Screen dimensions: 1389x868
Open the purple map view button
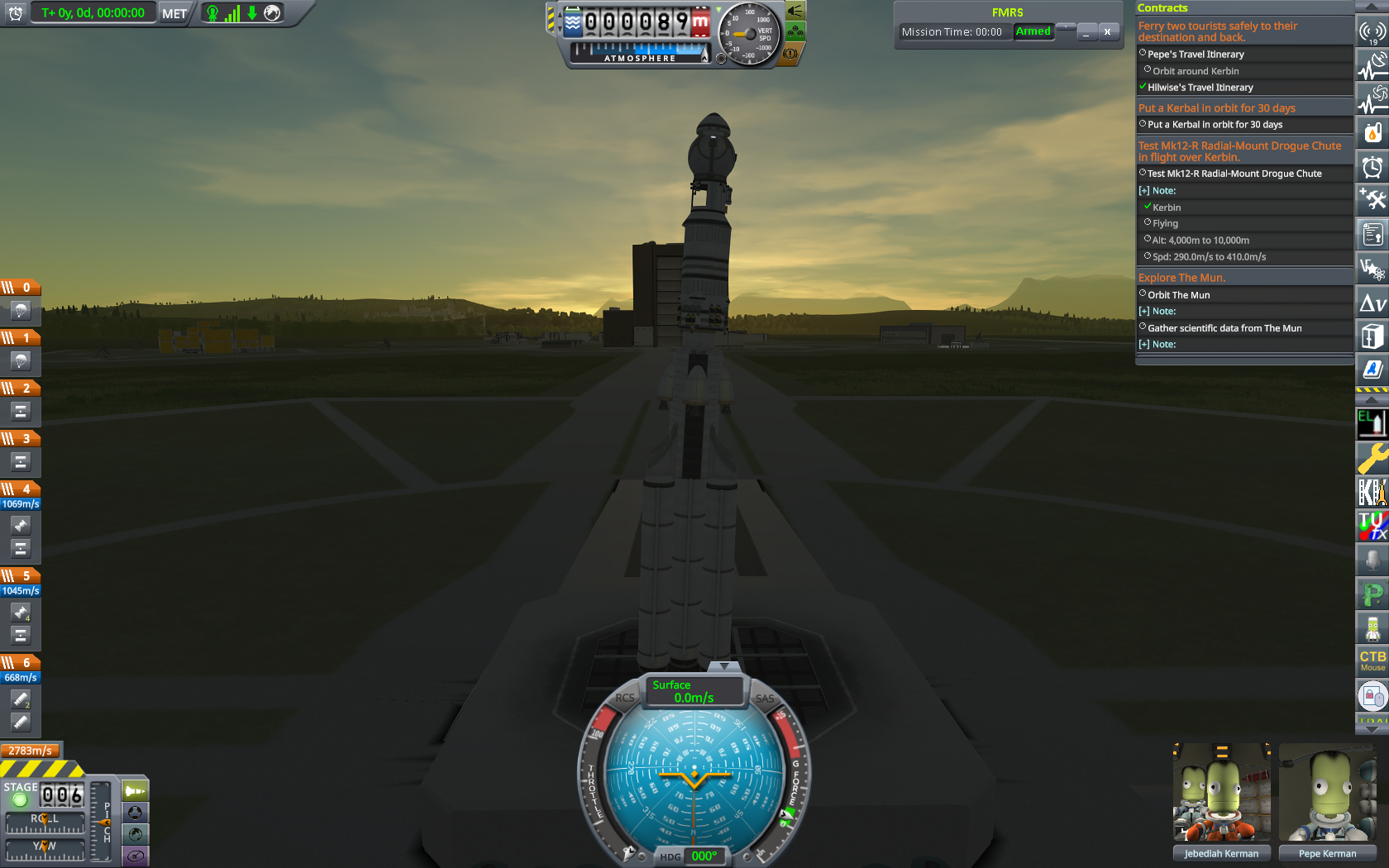[x=135, y=856]
